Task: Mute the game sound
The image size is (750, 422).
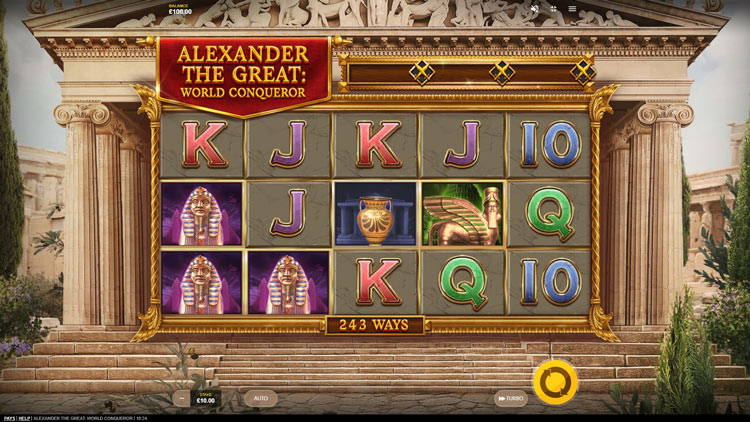Action: click(534, 9)
